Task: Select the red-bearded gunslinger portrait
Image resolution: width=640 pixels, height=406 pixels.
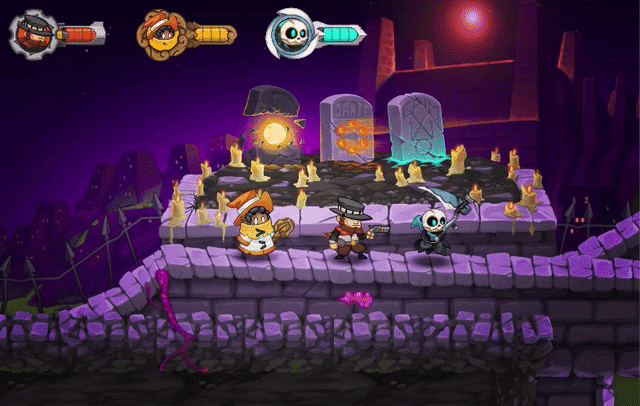Action: pyautogui.click(x=32, y=33)
